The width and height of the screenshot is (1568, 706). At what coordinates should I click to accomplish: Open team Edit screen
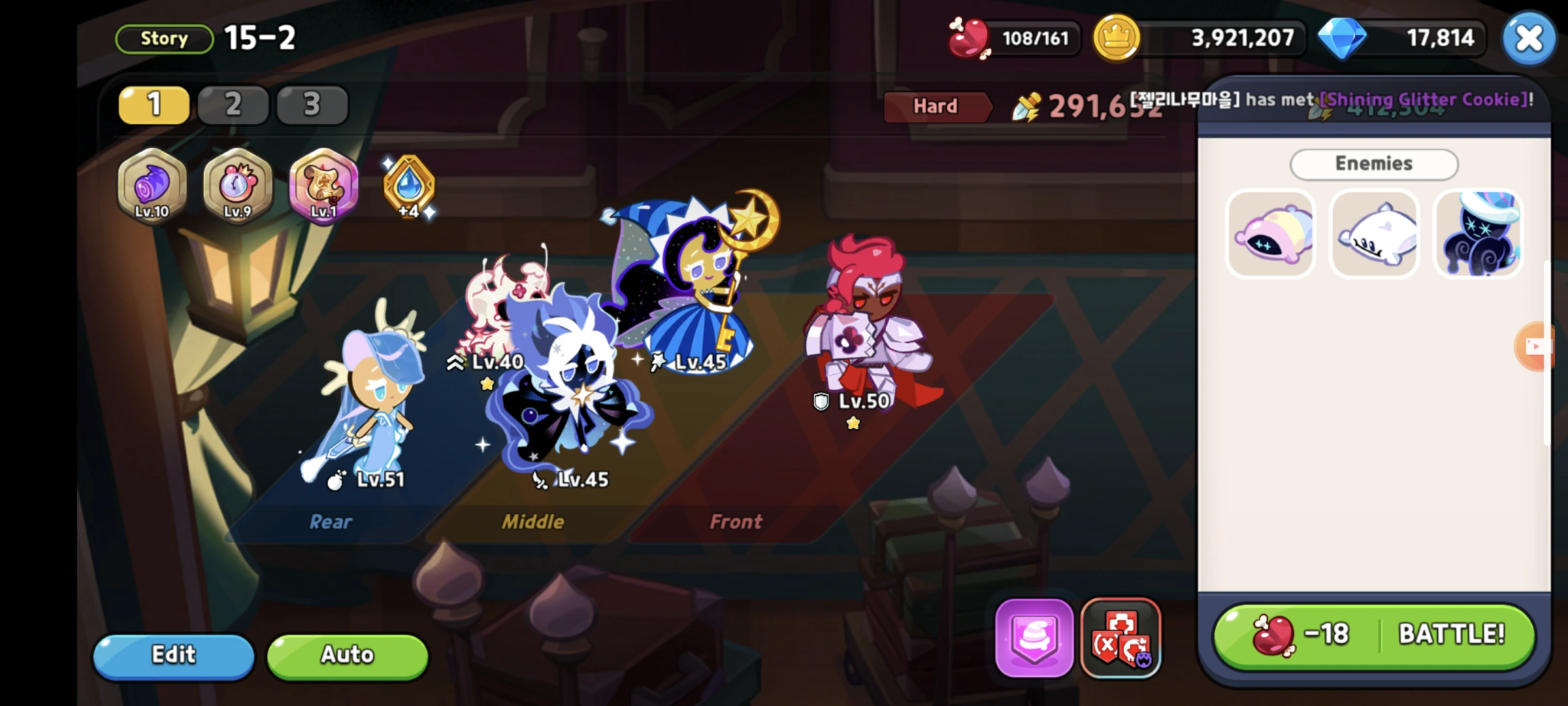(x=173, y=656)
